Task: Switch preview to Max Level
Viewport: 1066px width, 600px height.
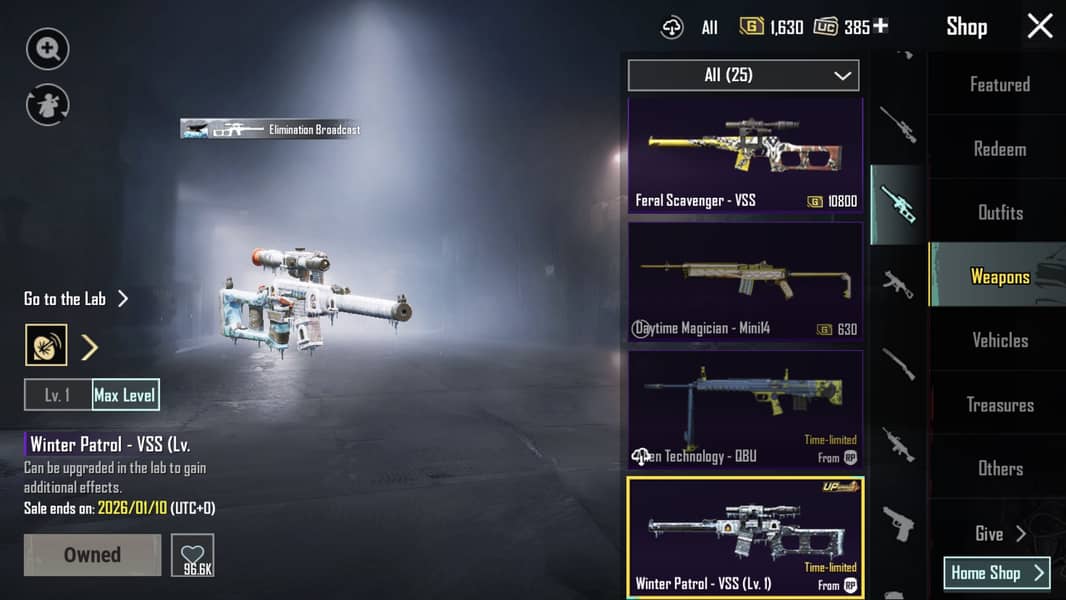Action: [125, 395]
